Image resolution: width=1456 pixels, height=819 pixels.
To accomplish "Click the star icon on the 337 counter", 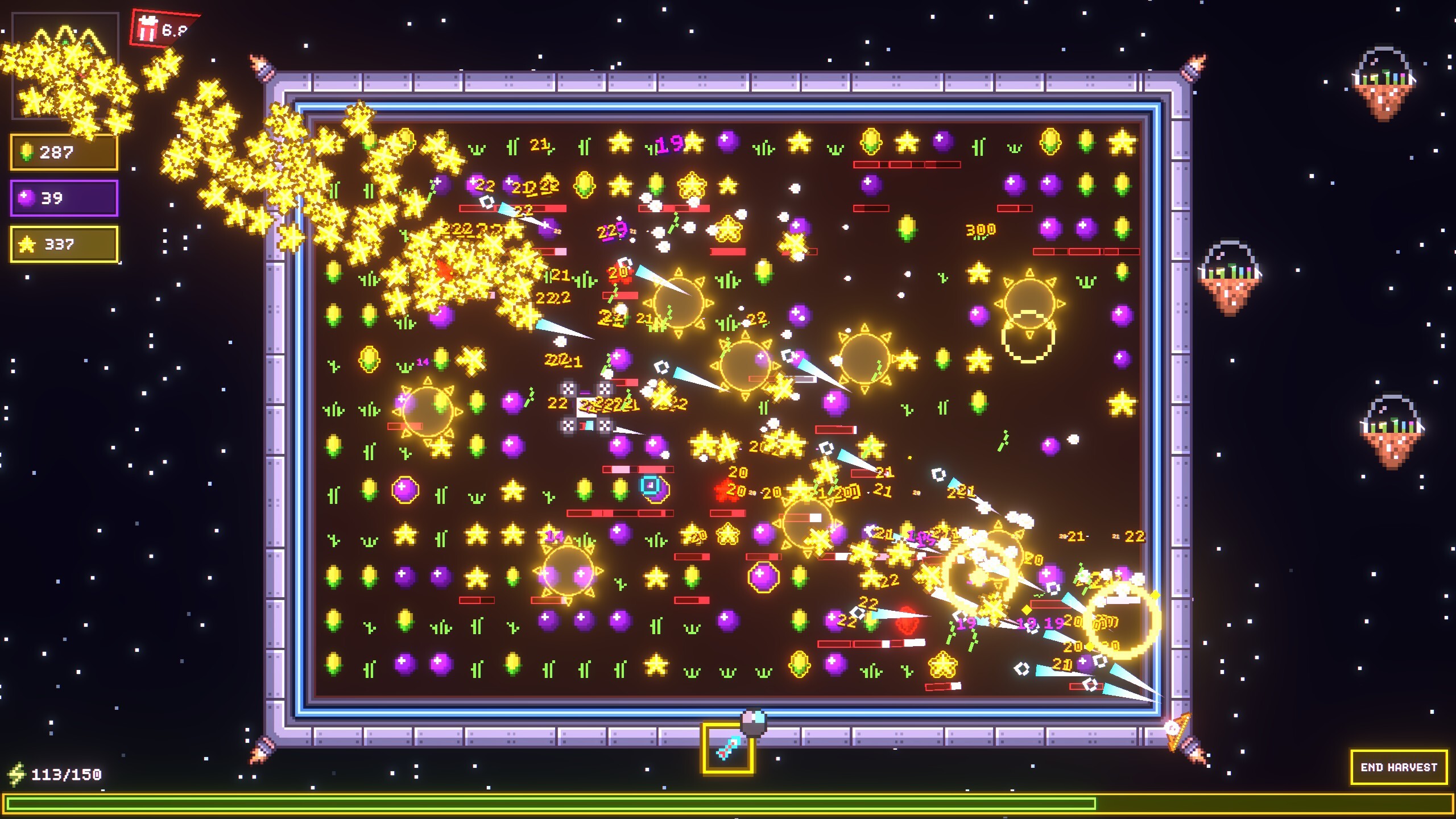I will [27, 245].
